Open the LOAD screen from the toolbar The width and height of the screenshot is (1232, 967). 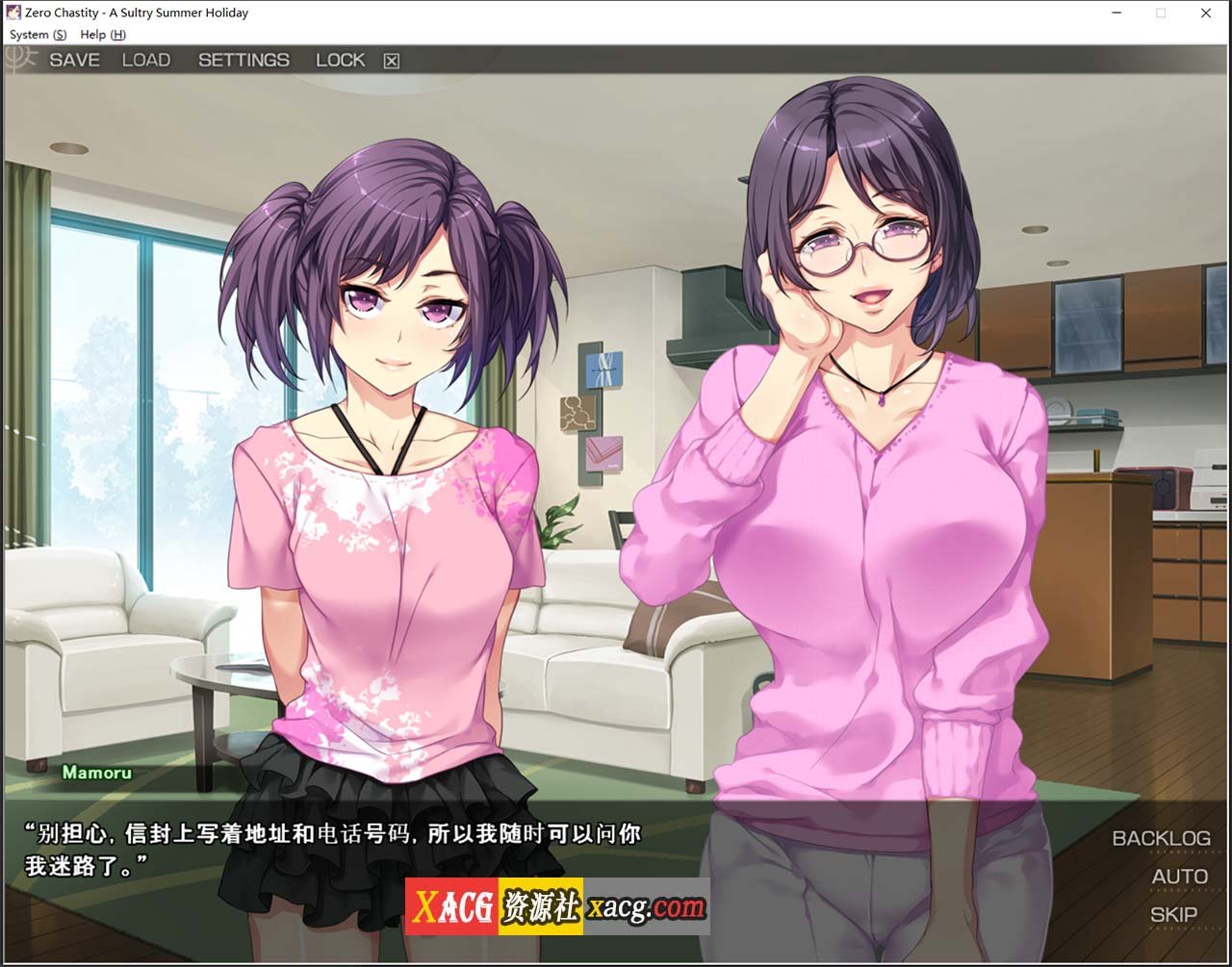click(x=146, y=60)
